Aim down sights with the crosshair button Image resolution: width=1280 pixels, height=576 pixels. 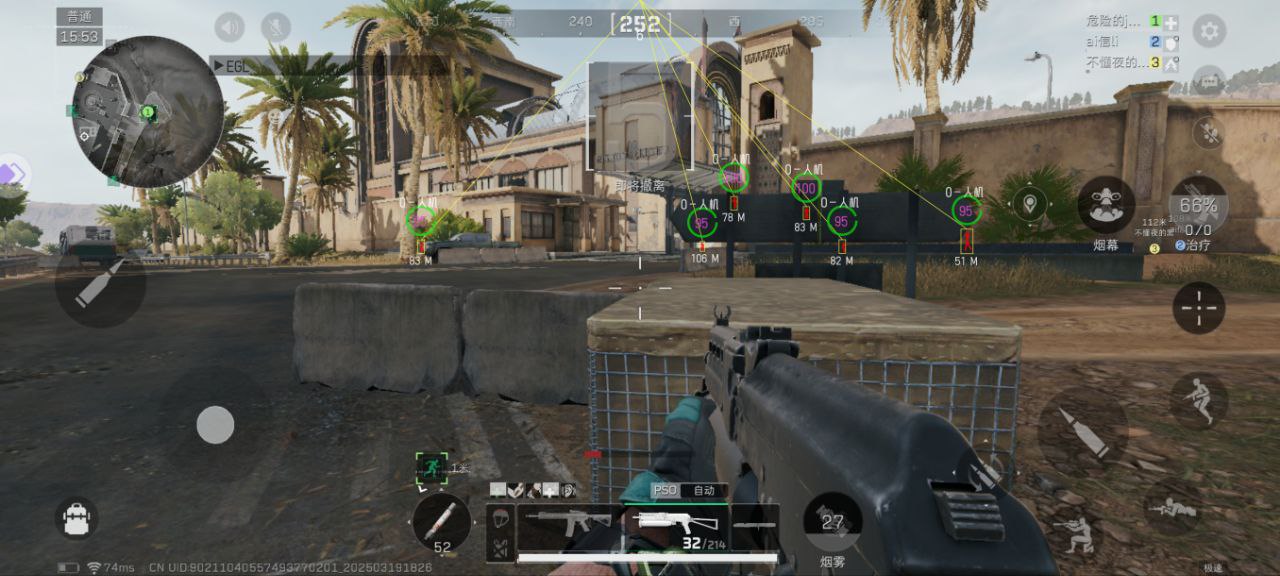1198,307
